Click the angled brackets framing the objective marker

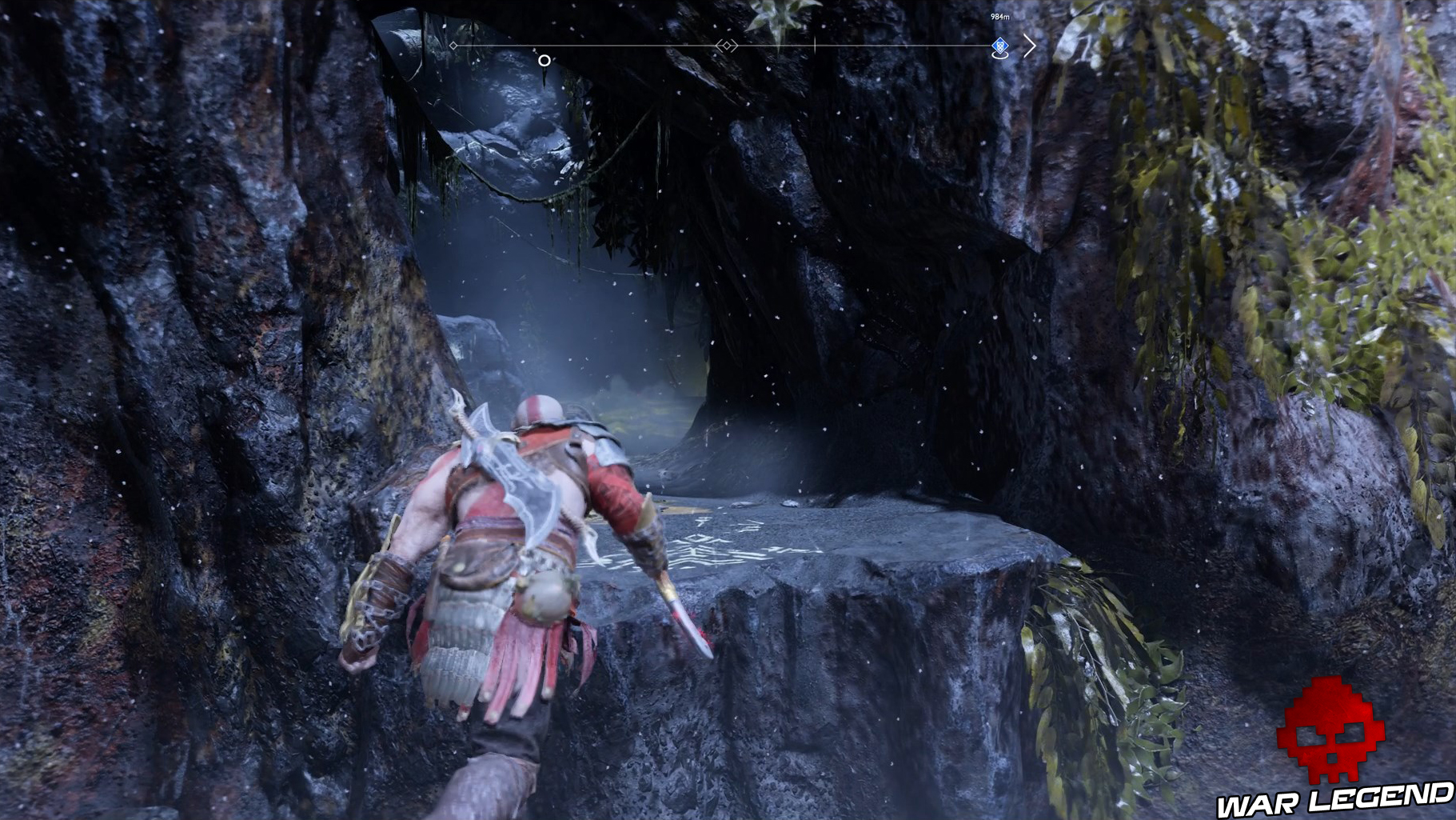coord(728,46)
